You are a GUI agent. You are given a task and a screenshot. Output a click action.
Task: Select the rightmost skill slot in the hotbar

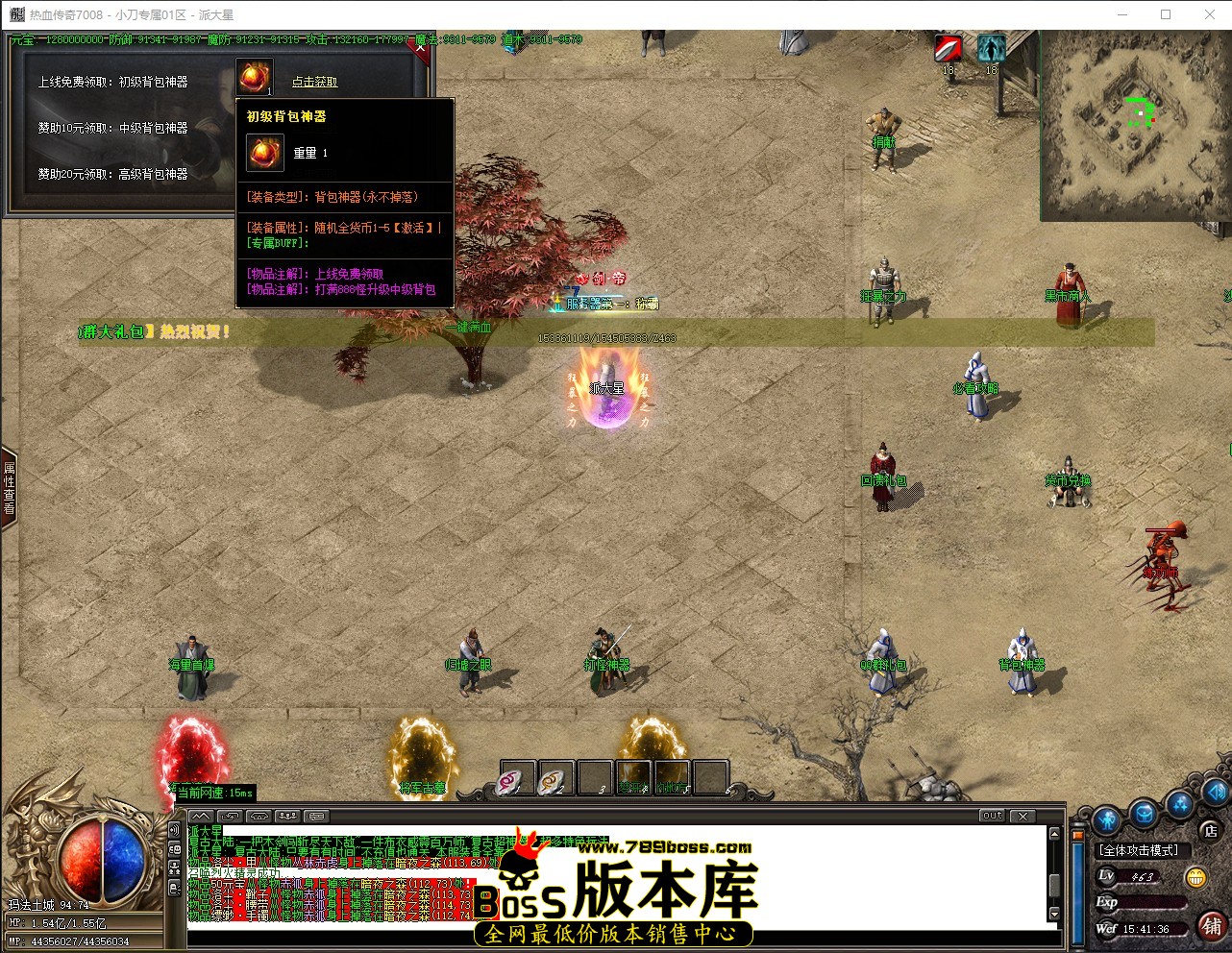[x=711, y=778]
